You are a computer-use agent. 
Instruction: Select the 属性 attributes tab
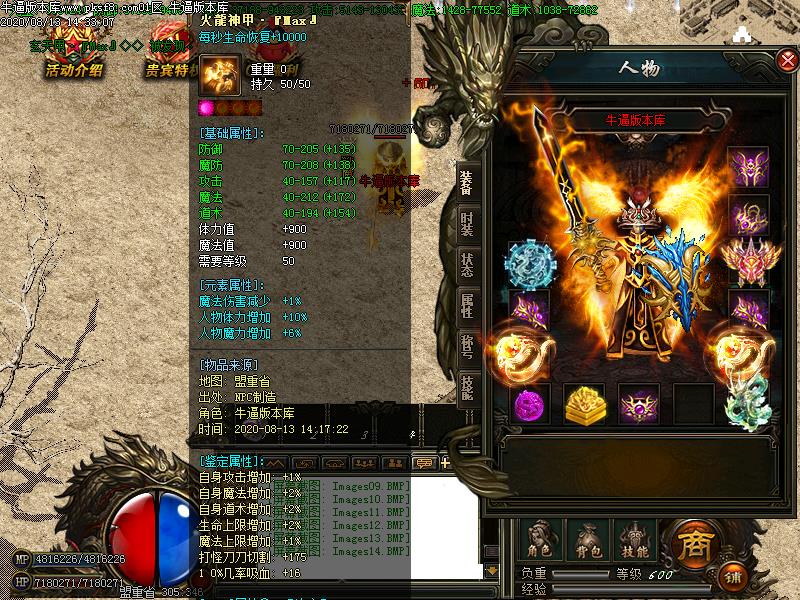[x=467, y=305]
